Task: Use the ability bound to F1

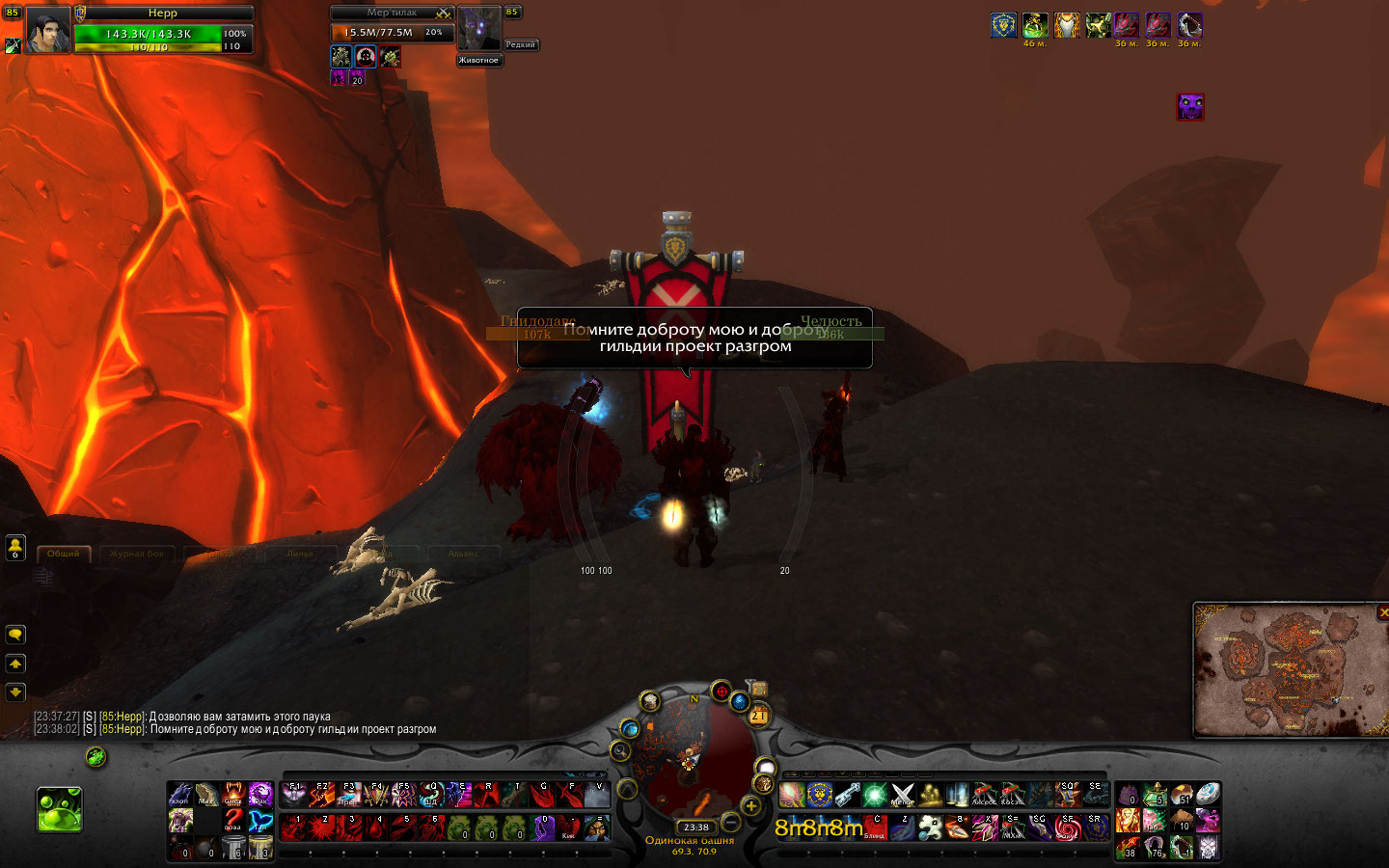Action: point(294,795)
